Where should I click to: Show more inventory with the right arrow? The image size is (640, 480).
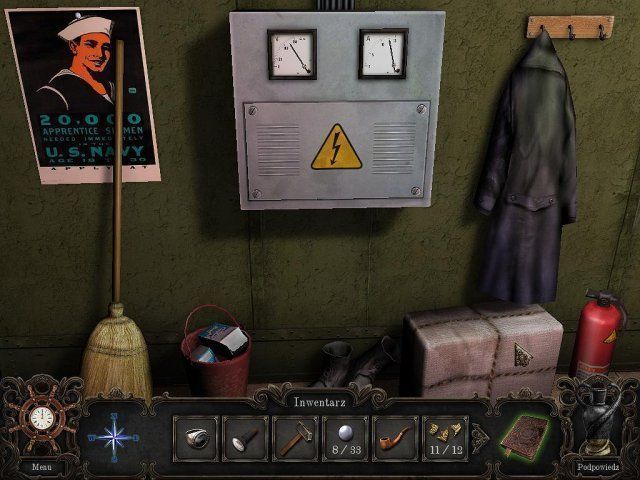[477, 438]
